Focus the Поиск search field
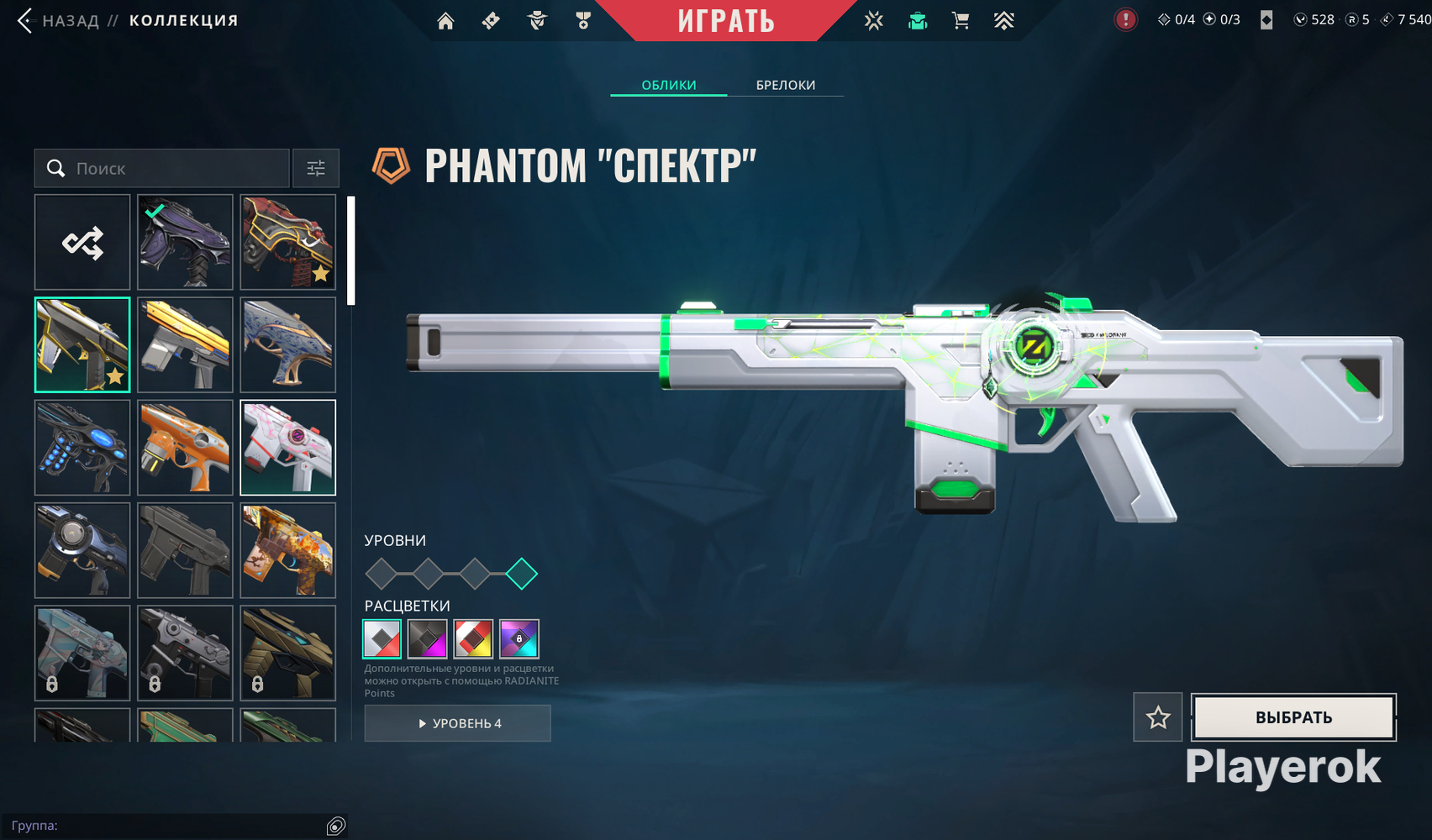This screenshot has height=840, width=1432. click(x=176, y=169)
